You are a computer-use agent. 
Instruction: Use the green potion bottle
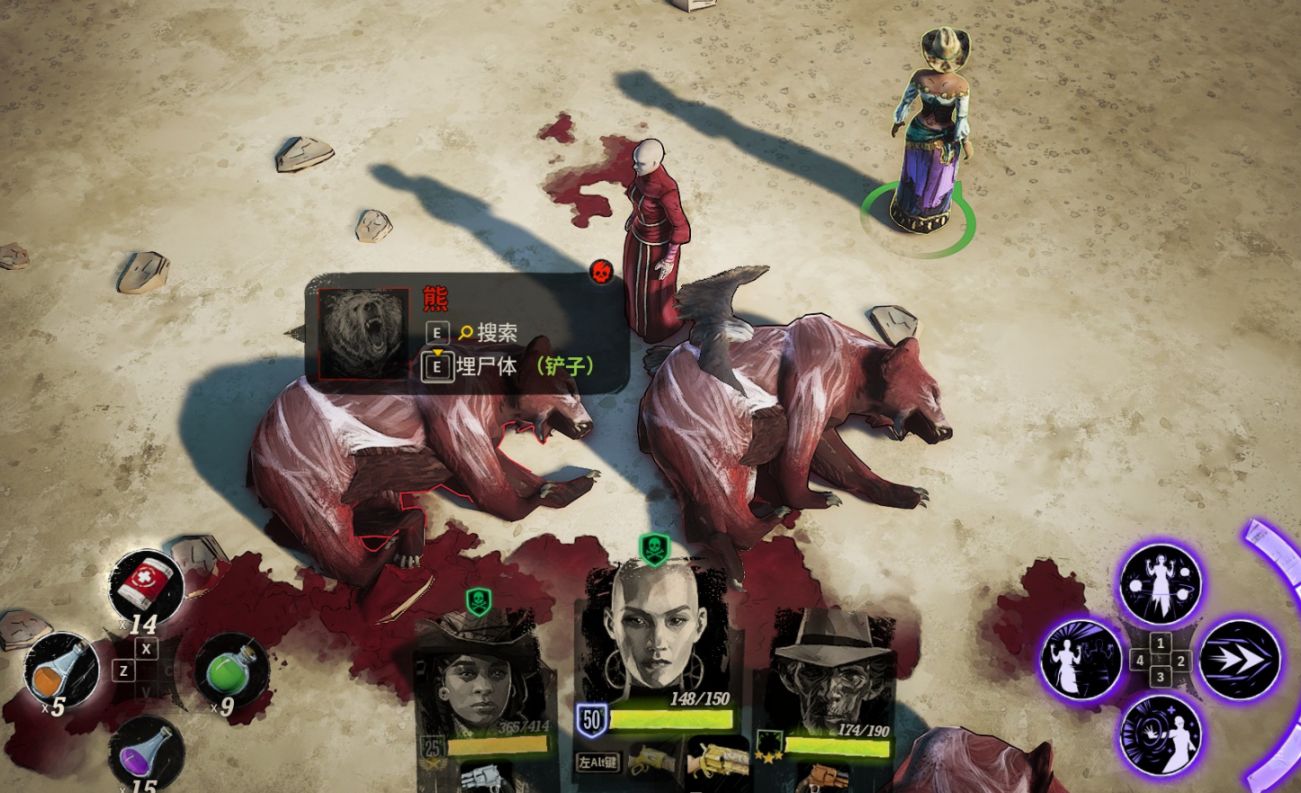231,669
